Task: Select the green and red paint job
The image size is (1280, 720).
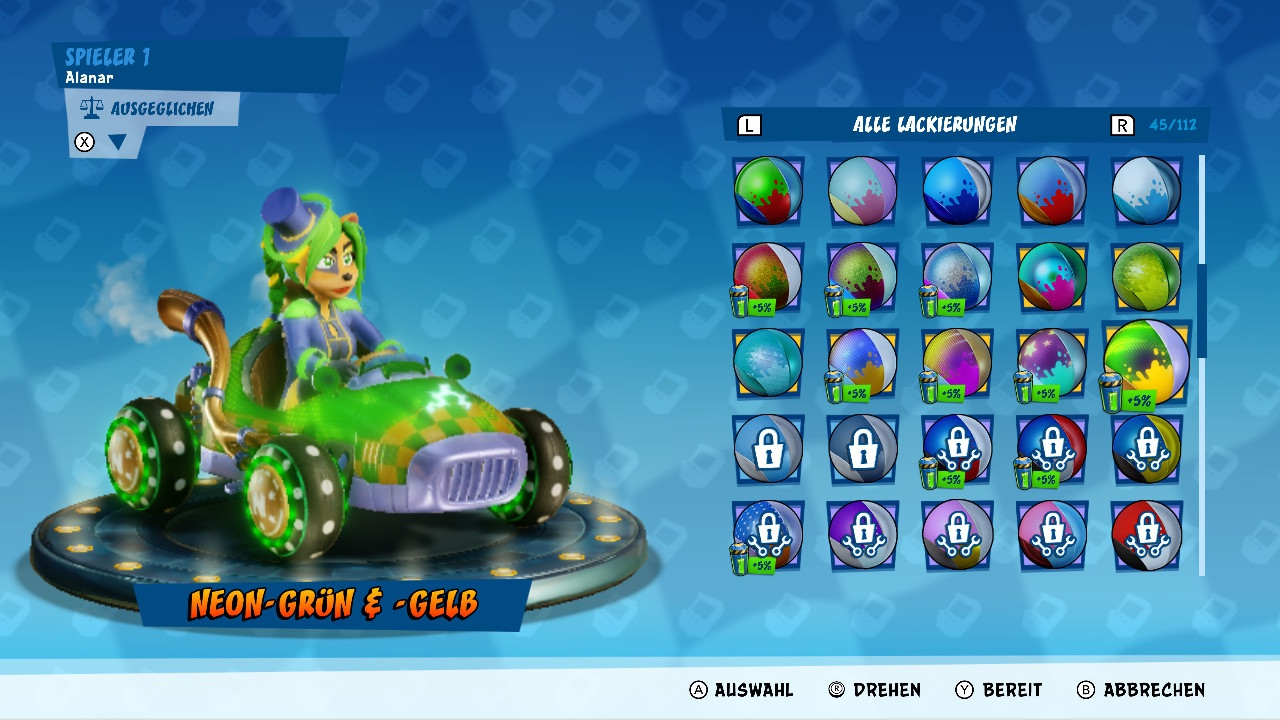Action: 768,190
